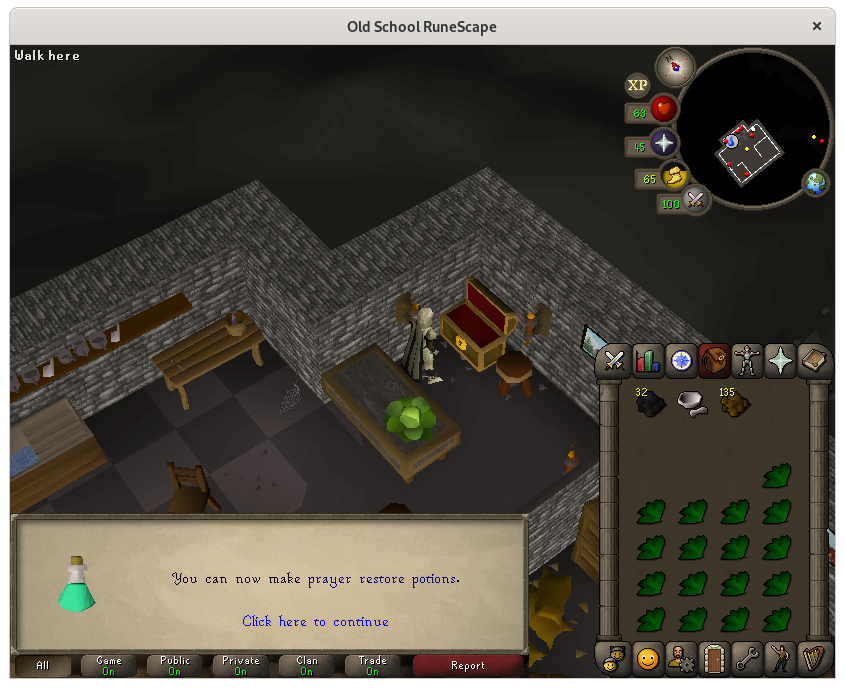Open the Prayer tab
The image size is (845, 688).
(780, 359)
